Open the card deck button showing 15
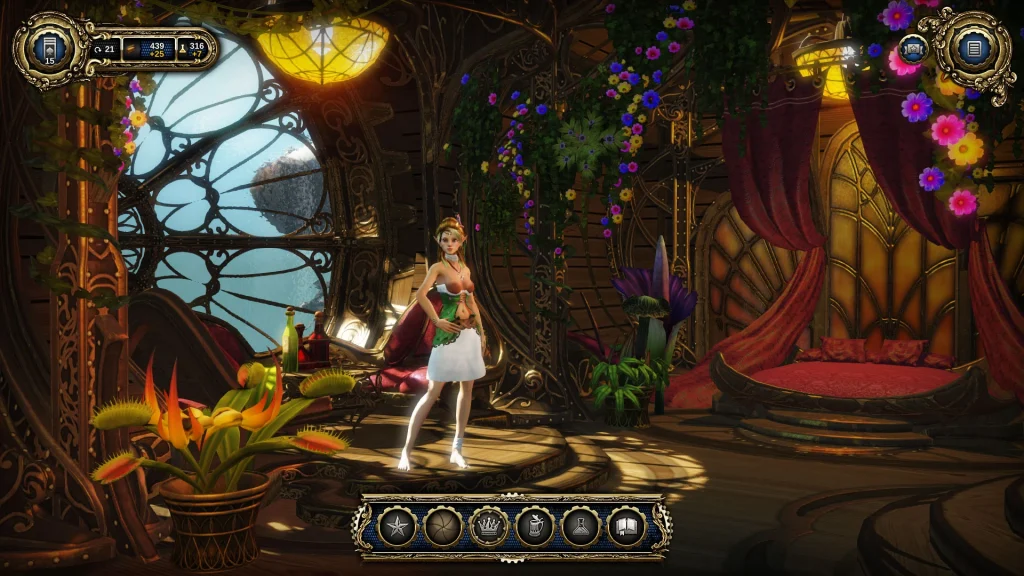Image resolution: width=1024 pixels, height=576 pixels. (x=49, y=47)
